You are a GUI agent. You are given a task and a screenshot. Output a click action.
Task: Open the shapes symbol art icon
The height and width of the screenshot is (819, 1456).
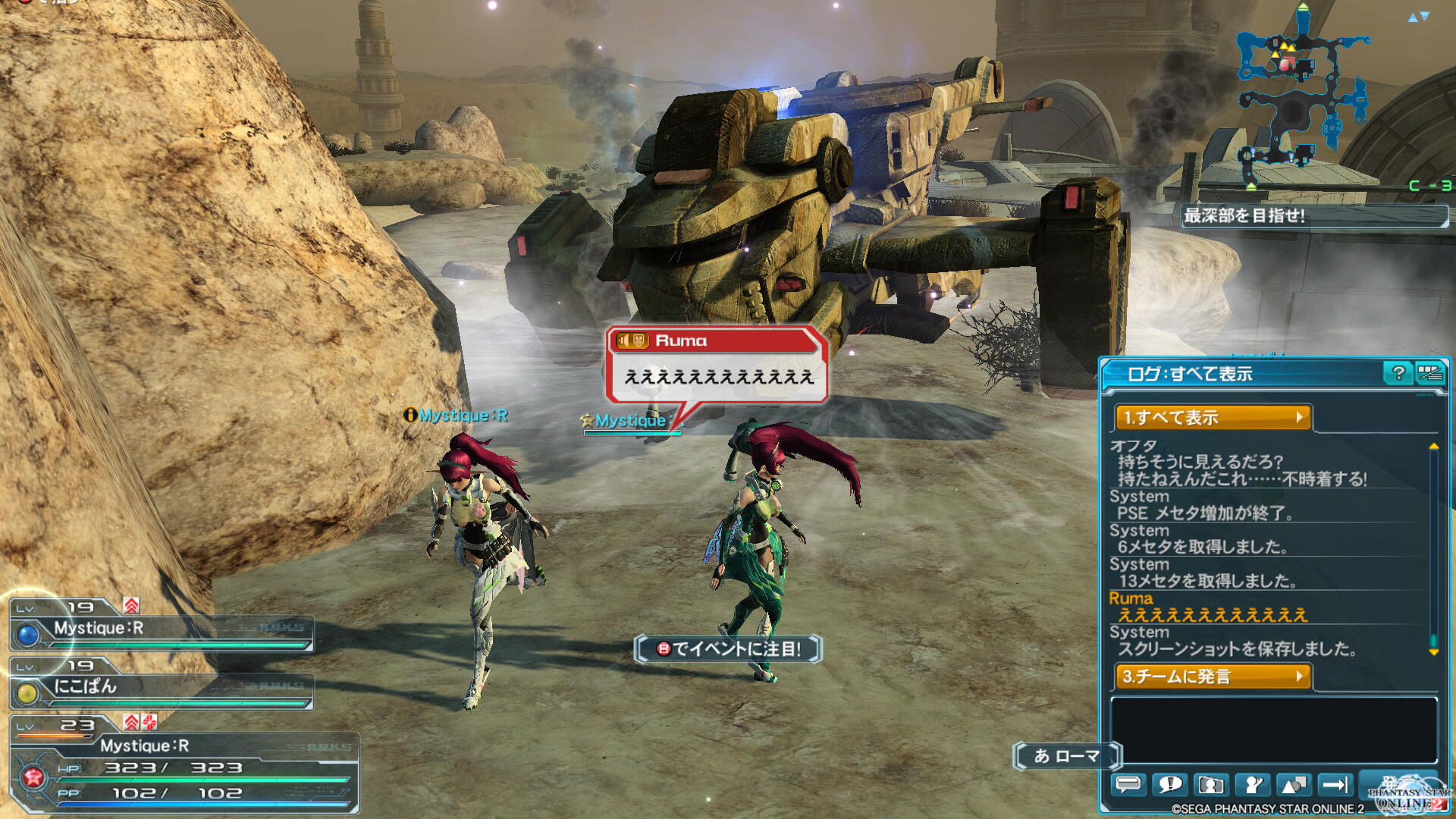(1294, 784)
